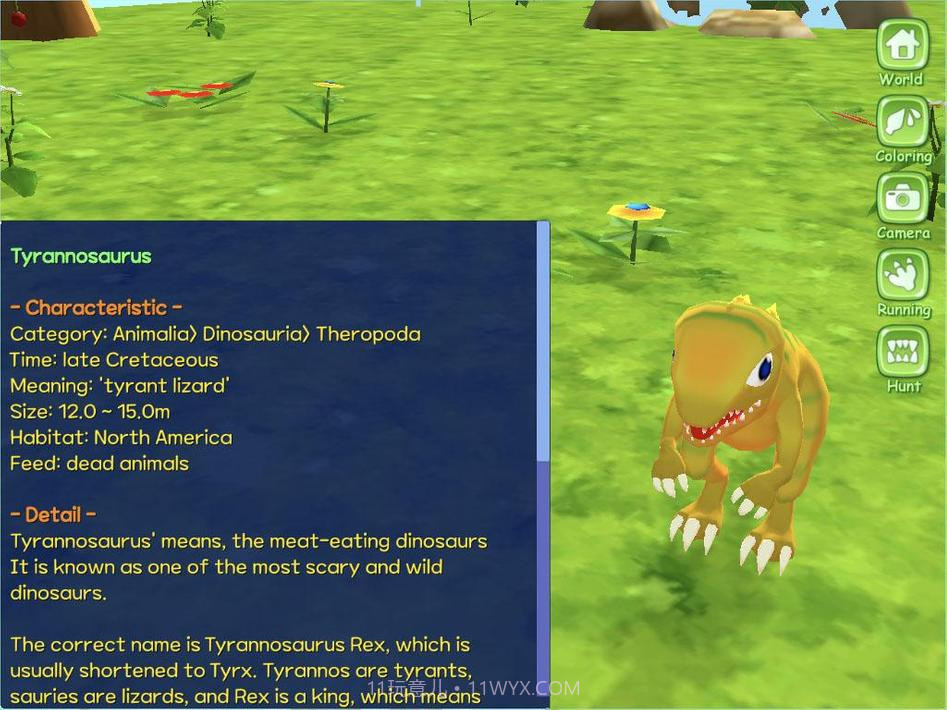Select the Running footprint button
Viewport: 947px width, 710px height.
(902, 275)
